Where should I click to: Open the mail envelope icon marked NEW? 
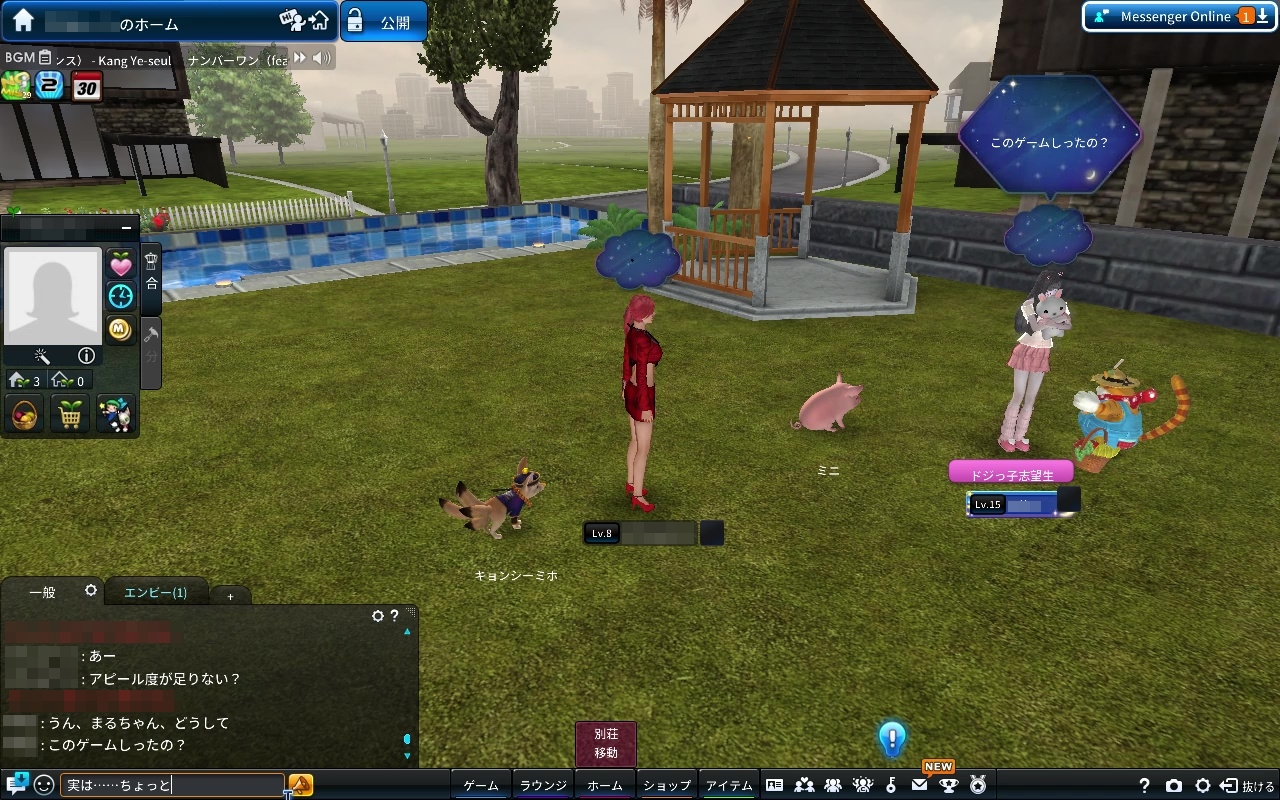[920, 786]
